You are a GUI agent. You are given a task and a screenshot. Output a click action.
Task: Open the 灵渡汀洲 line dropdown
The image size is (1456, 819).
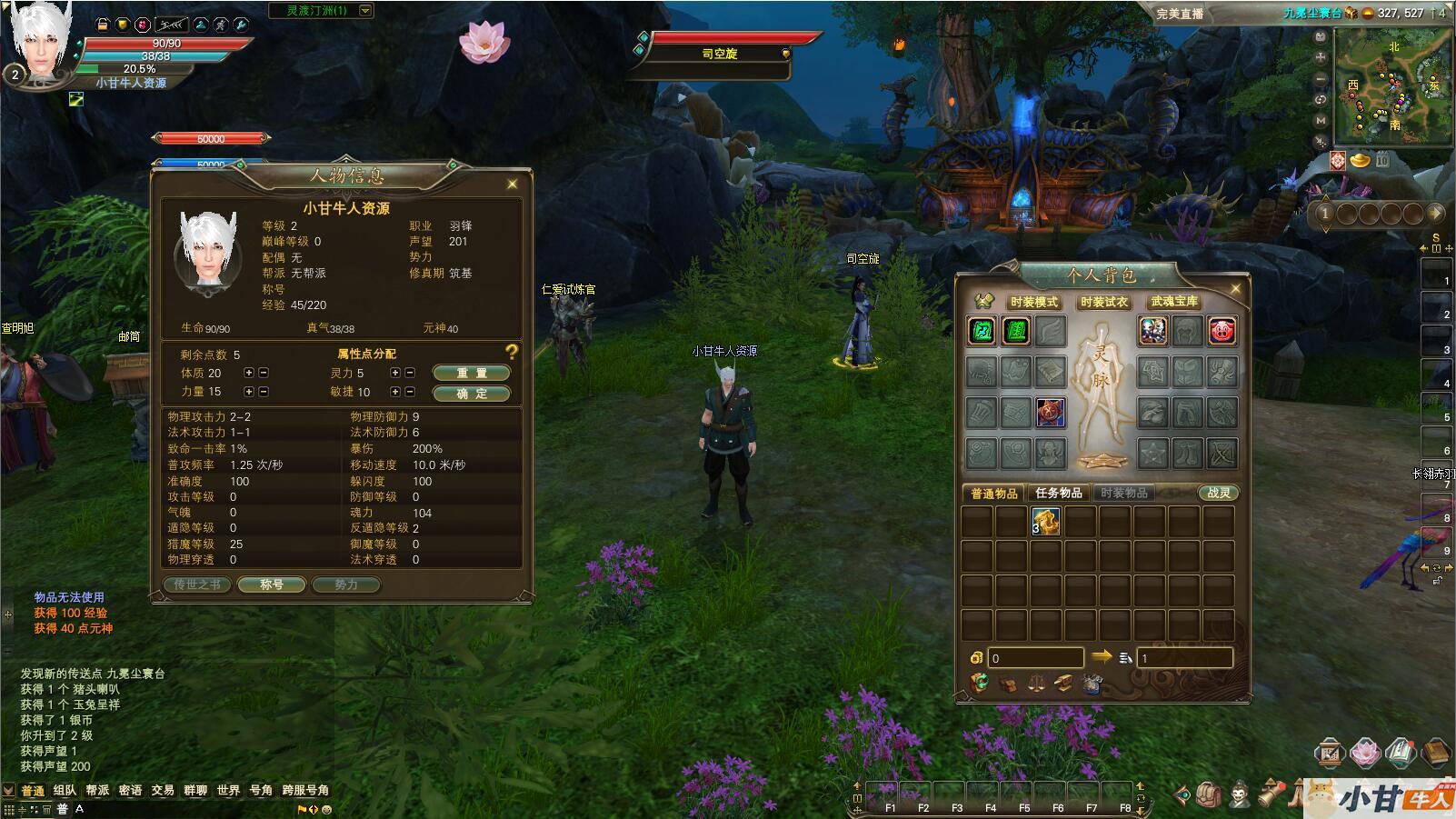point(365,11)
